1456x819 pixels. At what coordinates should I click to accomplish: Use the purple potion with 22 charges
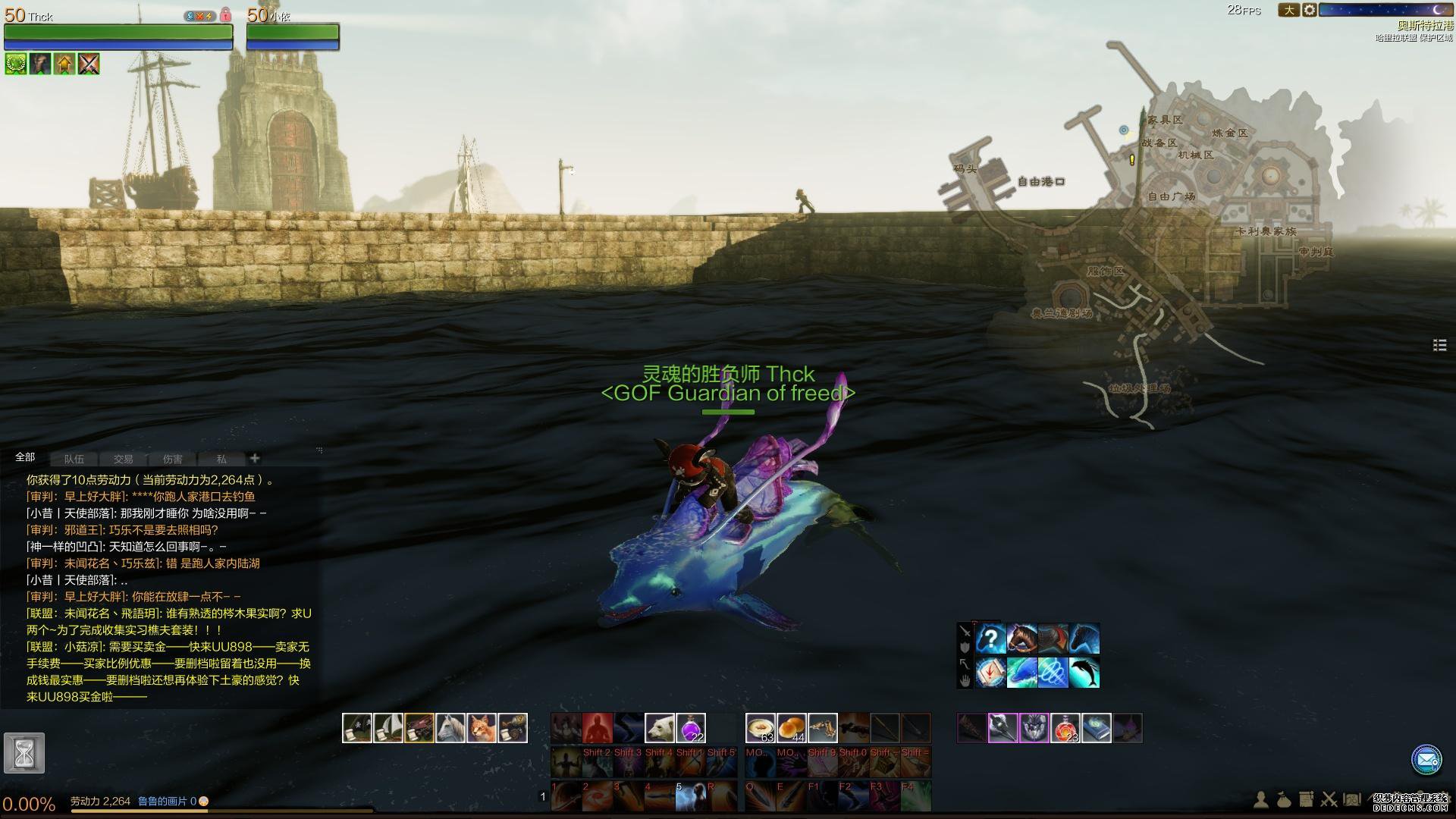[691, 728]
